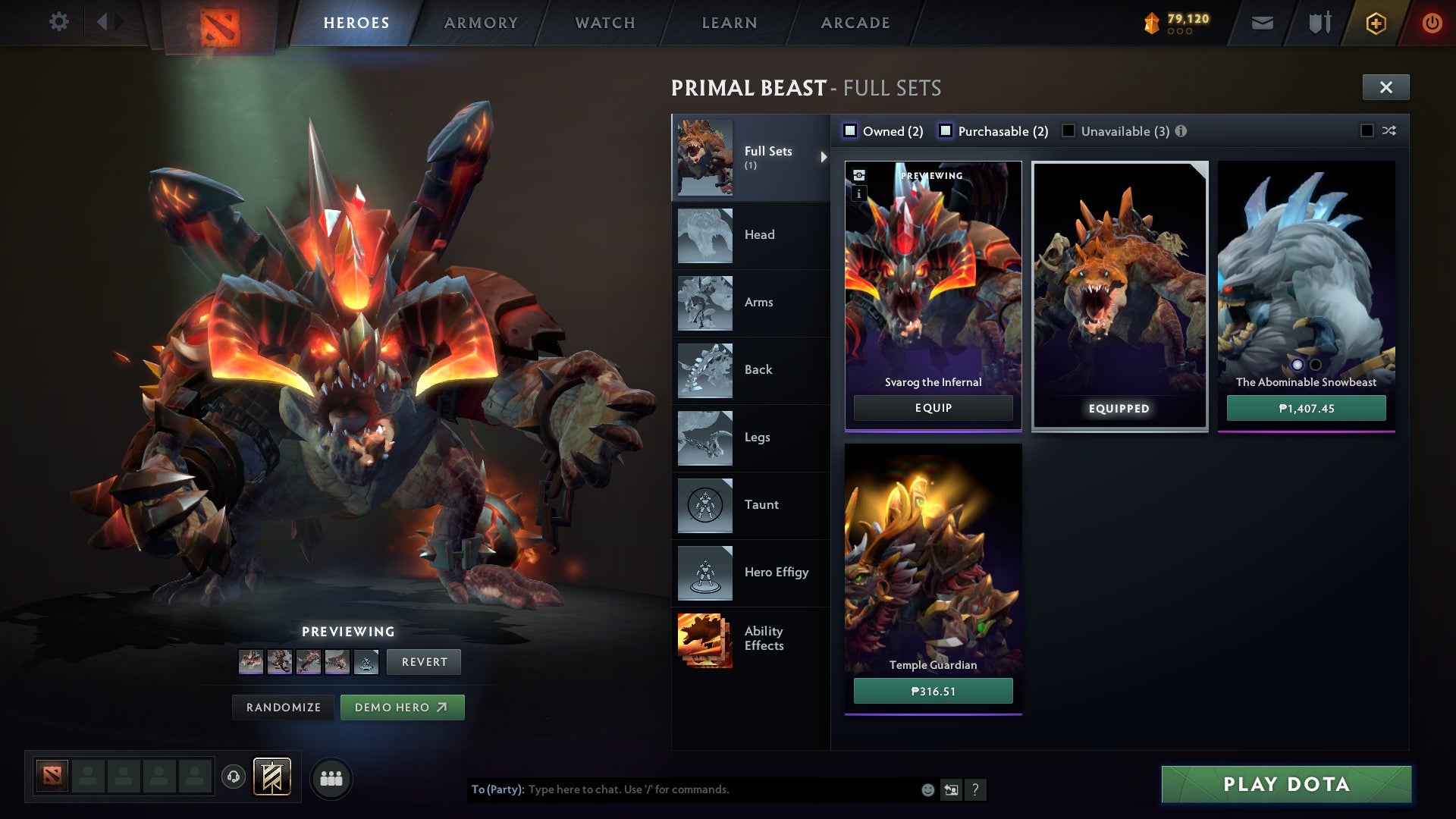Click the settings gear icon

click(x=59, y=22)
